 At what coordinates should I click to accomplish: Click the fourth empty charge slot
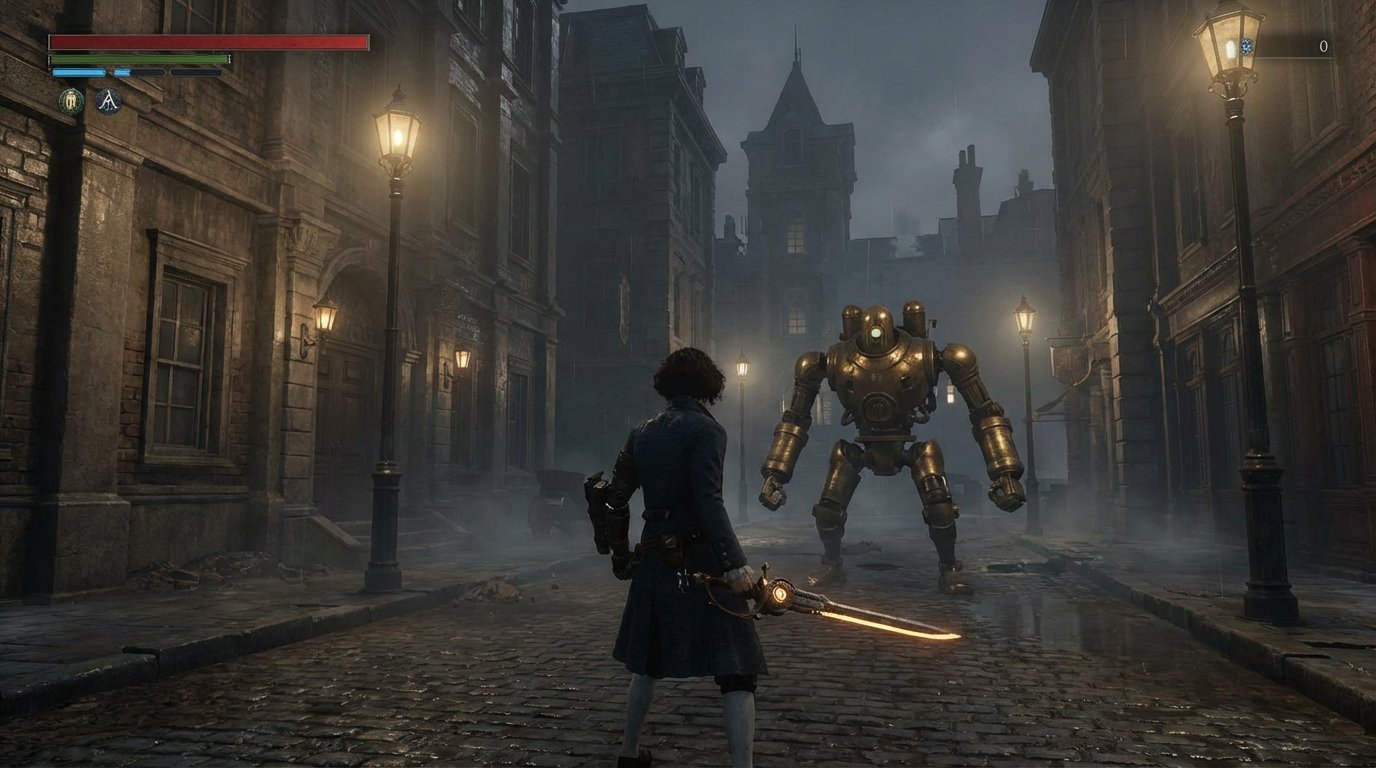[x=196, y=72]
